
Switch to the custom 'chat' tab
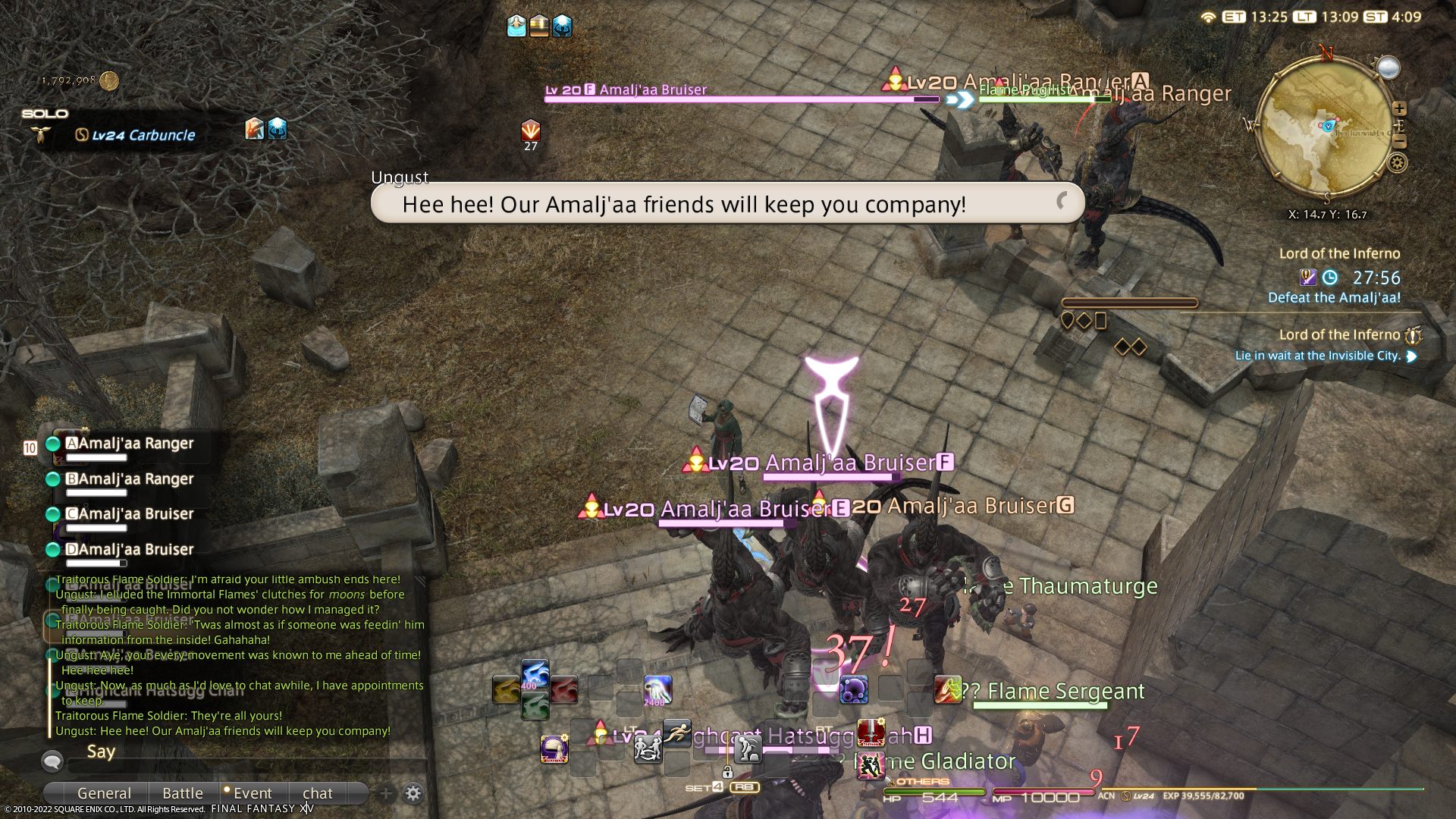(x=318, y=793)
